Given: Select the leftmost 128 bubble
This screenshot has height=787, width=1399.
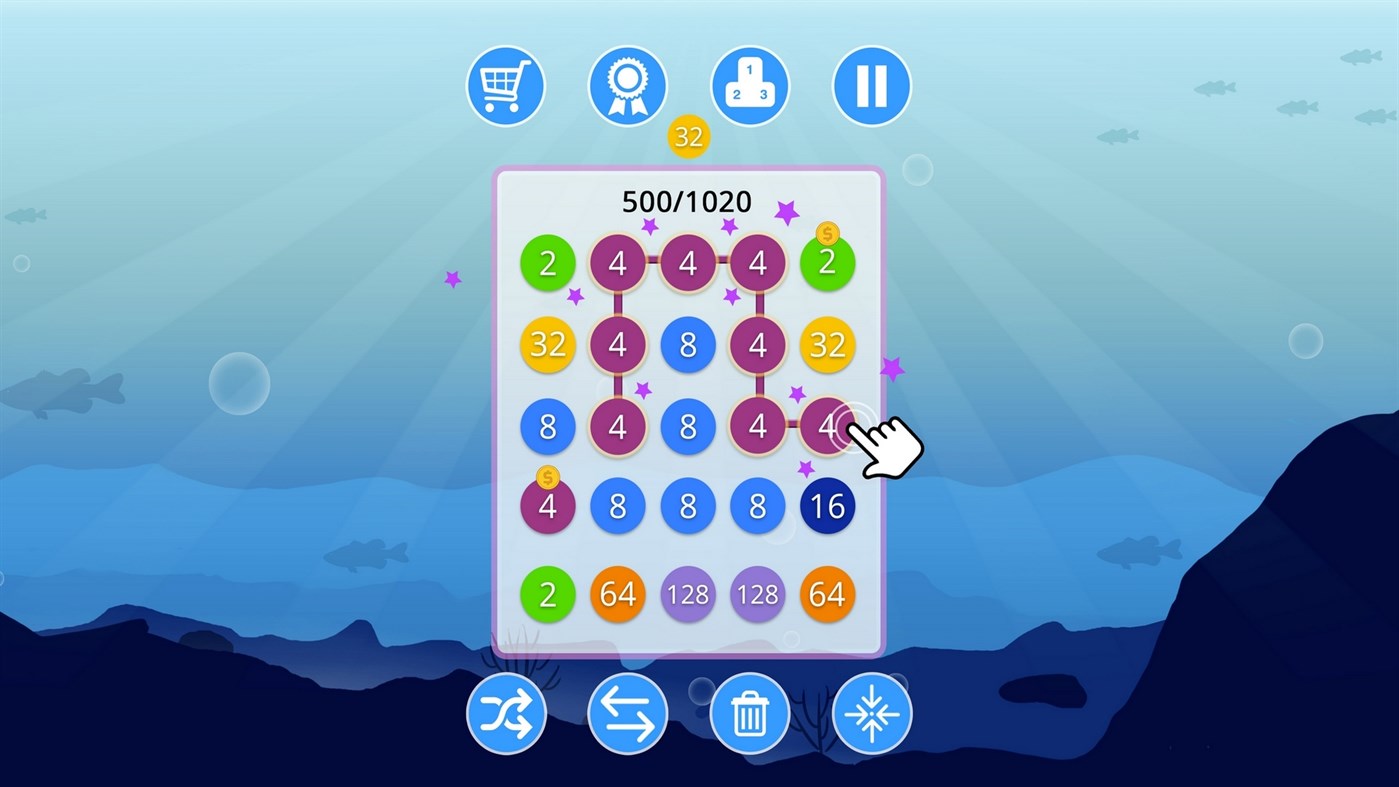Looking at the screenshot, I should pos(688,594).
